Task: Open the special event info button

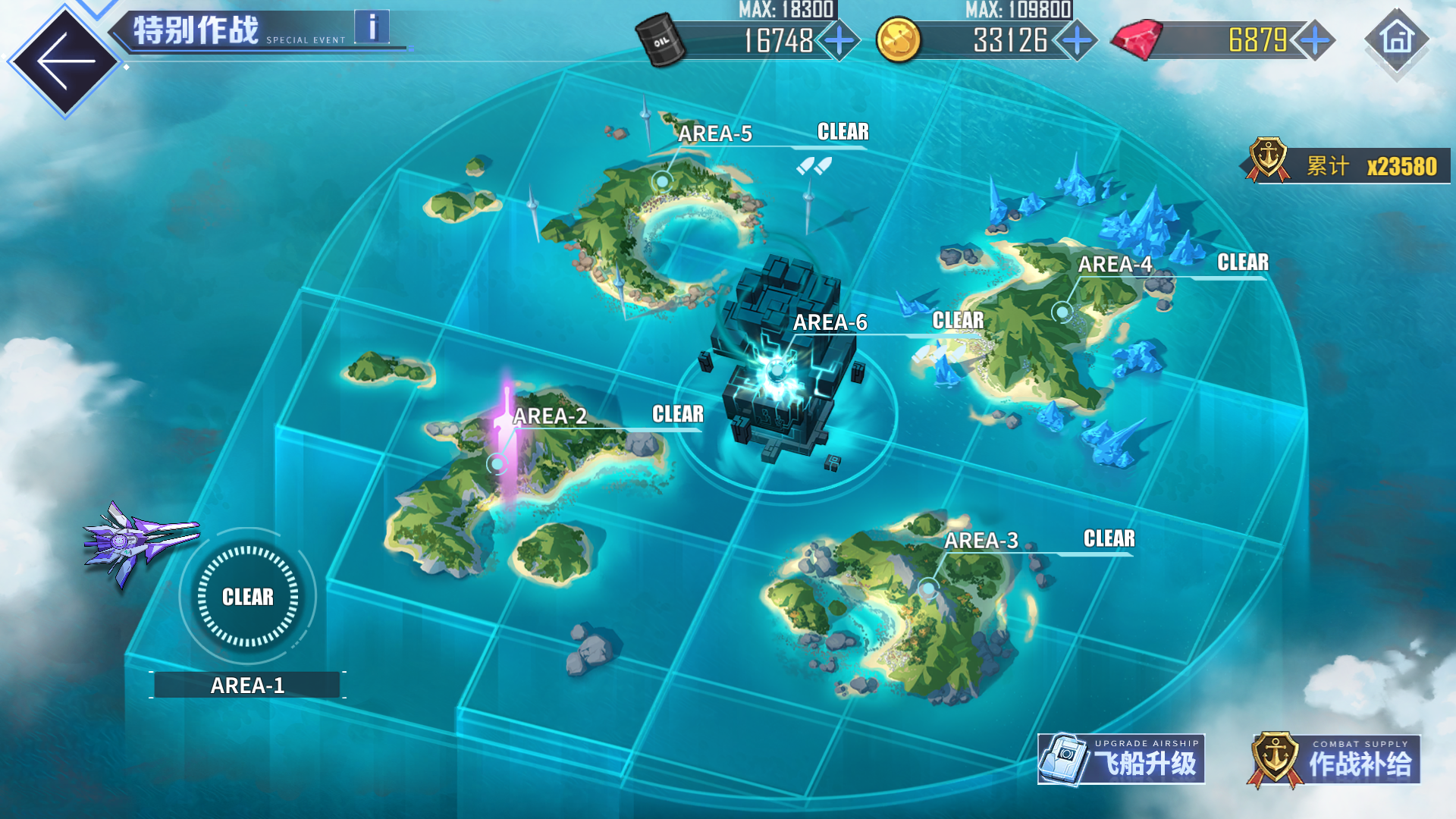Action: point(372,27)
